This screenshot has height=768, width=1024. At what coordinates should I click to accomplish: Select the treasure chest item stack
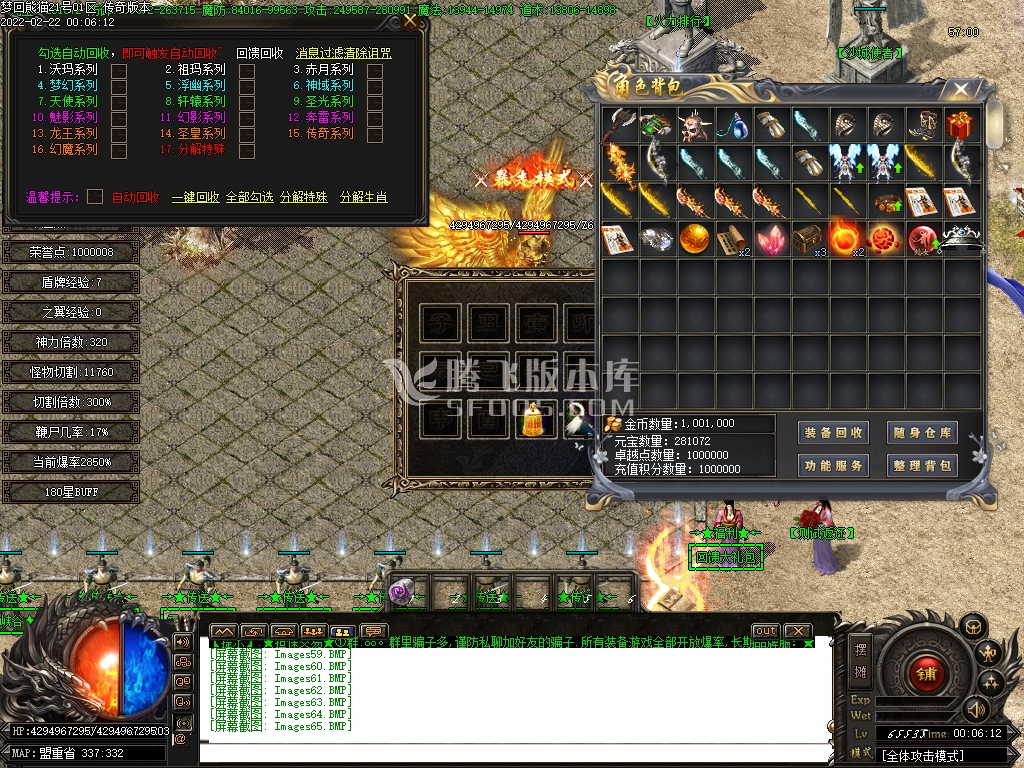tap(808, 239)
